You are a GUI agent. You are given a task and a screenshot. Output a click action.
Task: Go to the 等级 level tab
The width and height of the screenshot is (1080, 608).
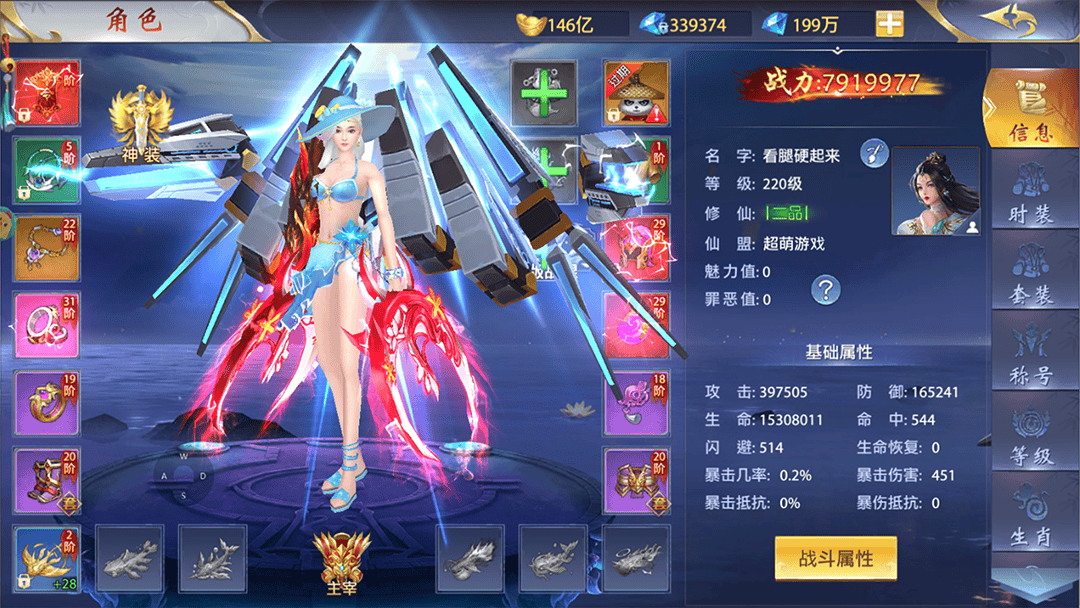[1030, 440]
